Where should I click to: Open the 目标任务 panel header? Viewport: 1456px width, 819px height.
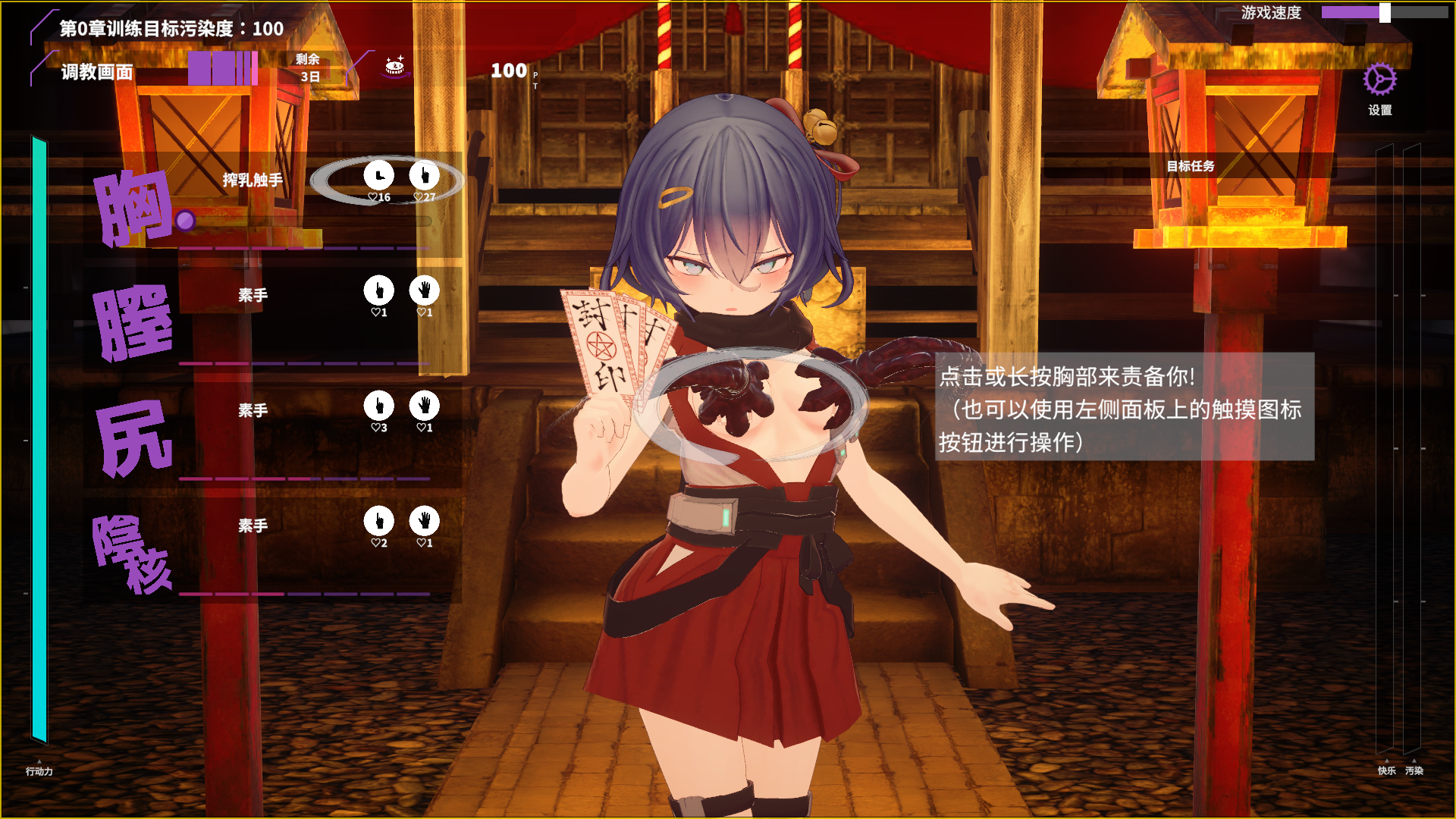coord(1190,166)
